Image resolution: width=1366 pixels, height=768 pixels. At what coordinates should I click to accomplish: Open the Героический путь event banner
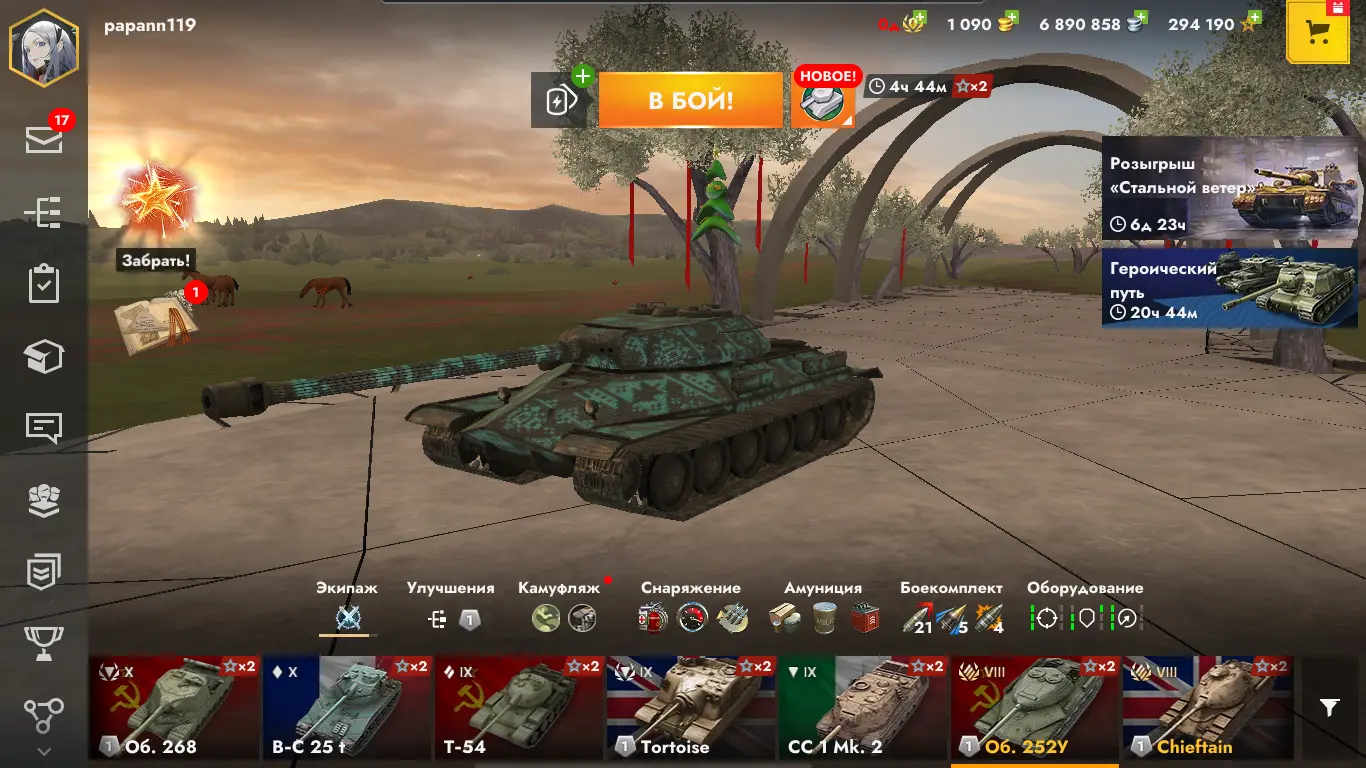coord(1229,288)
